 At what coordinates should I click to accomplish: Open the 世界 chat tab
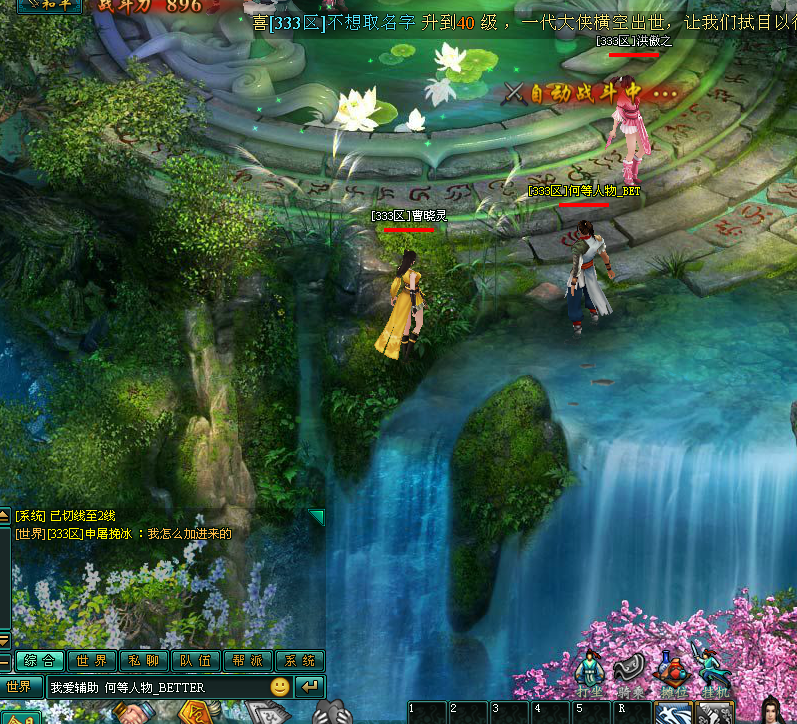[x=91, y=660]
